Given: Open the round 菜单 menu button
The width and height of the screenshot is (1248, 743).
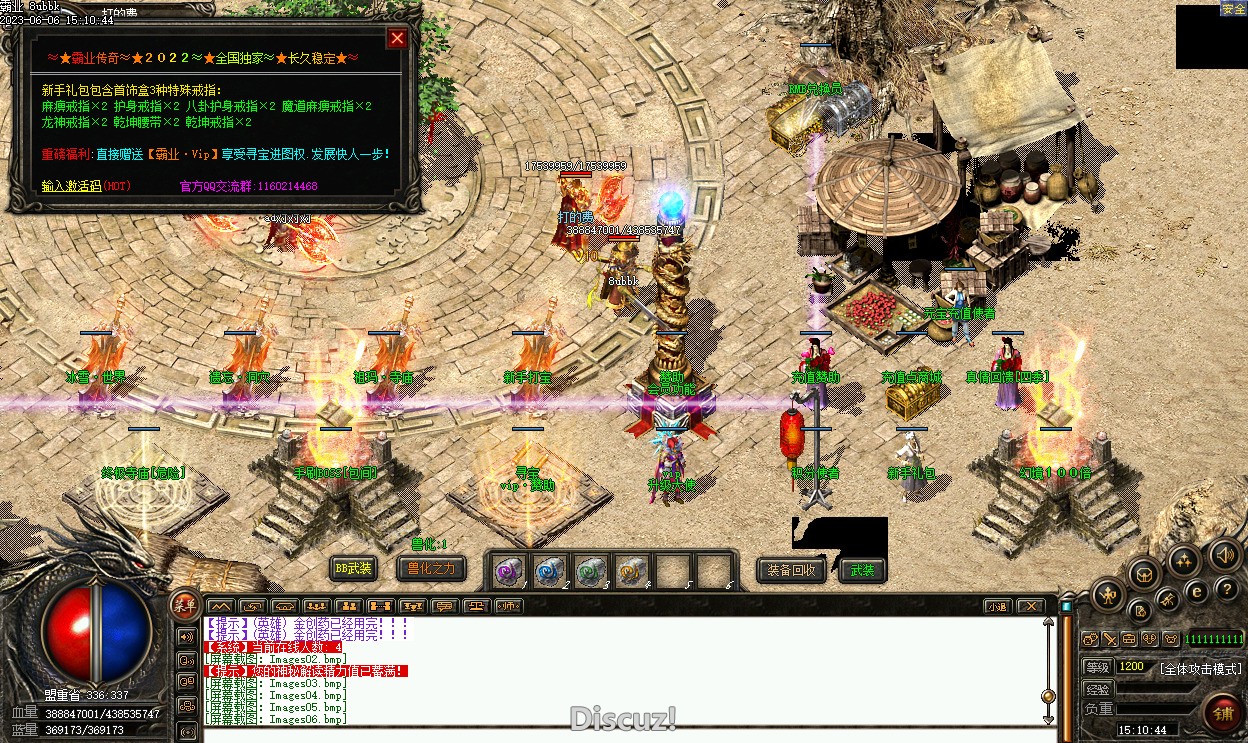Looking at the screenshot, I should click(x=184, y=603).
